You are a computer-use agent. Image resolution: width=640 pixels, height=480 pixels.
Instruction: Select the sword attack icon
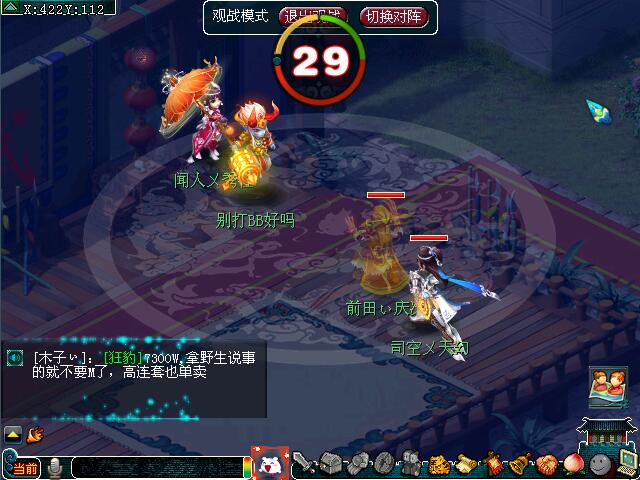[304, 463]
